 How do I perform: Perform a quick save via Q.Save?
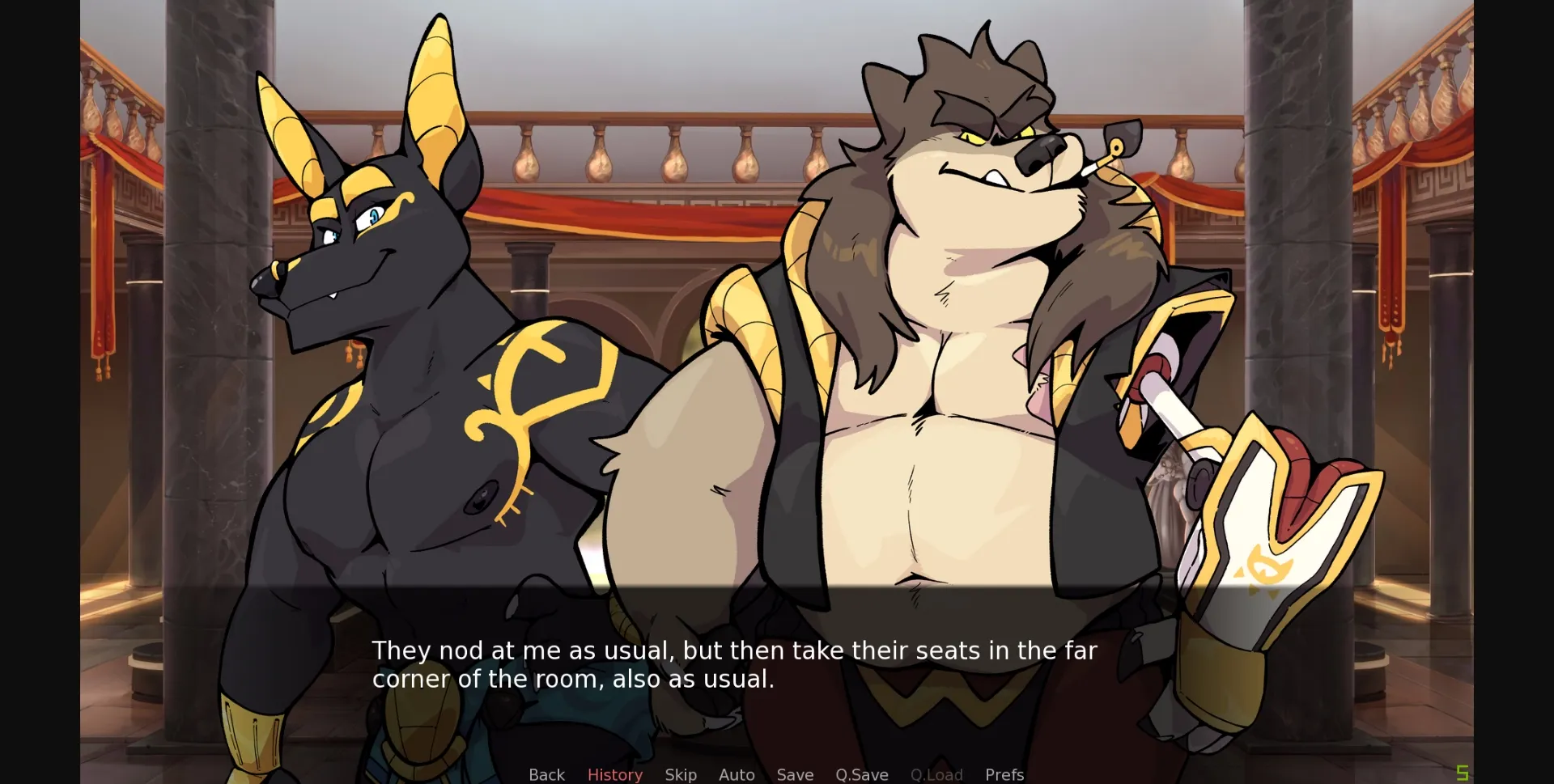click(861, 774)
